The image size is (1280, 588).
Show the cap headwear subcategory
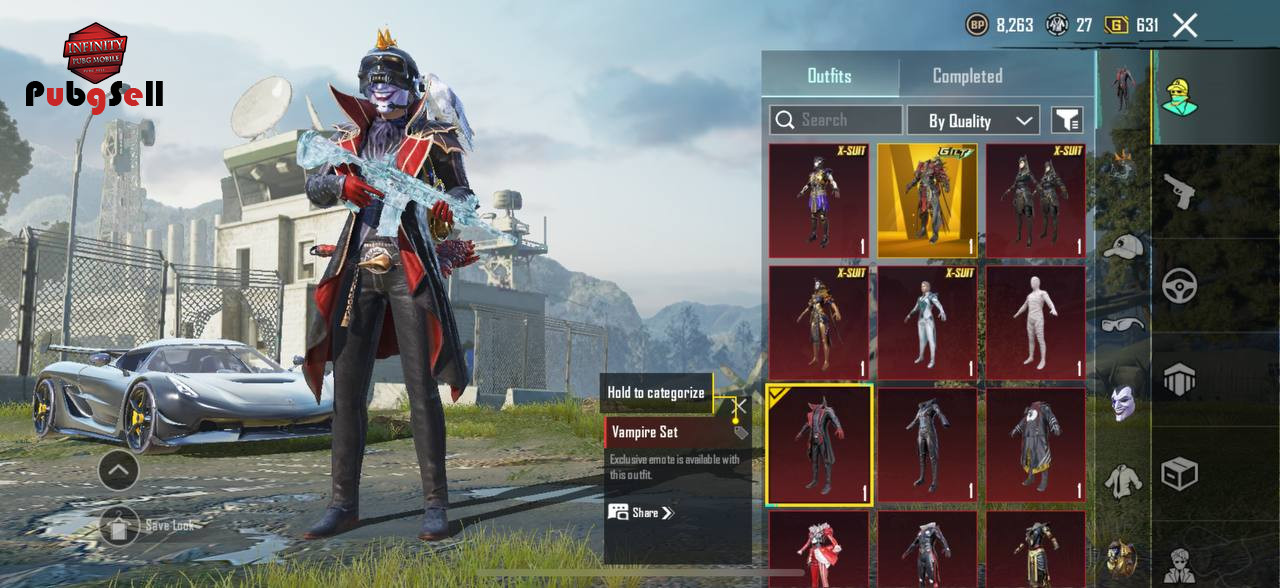pyautogui.click(x=1123, y=246)
